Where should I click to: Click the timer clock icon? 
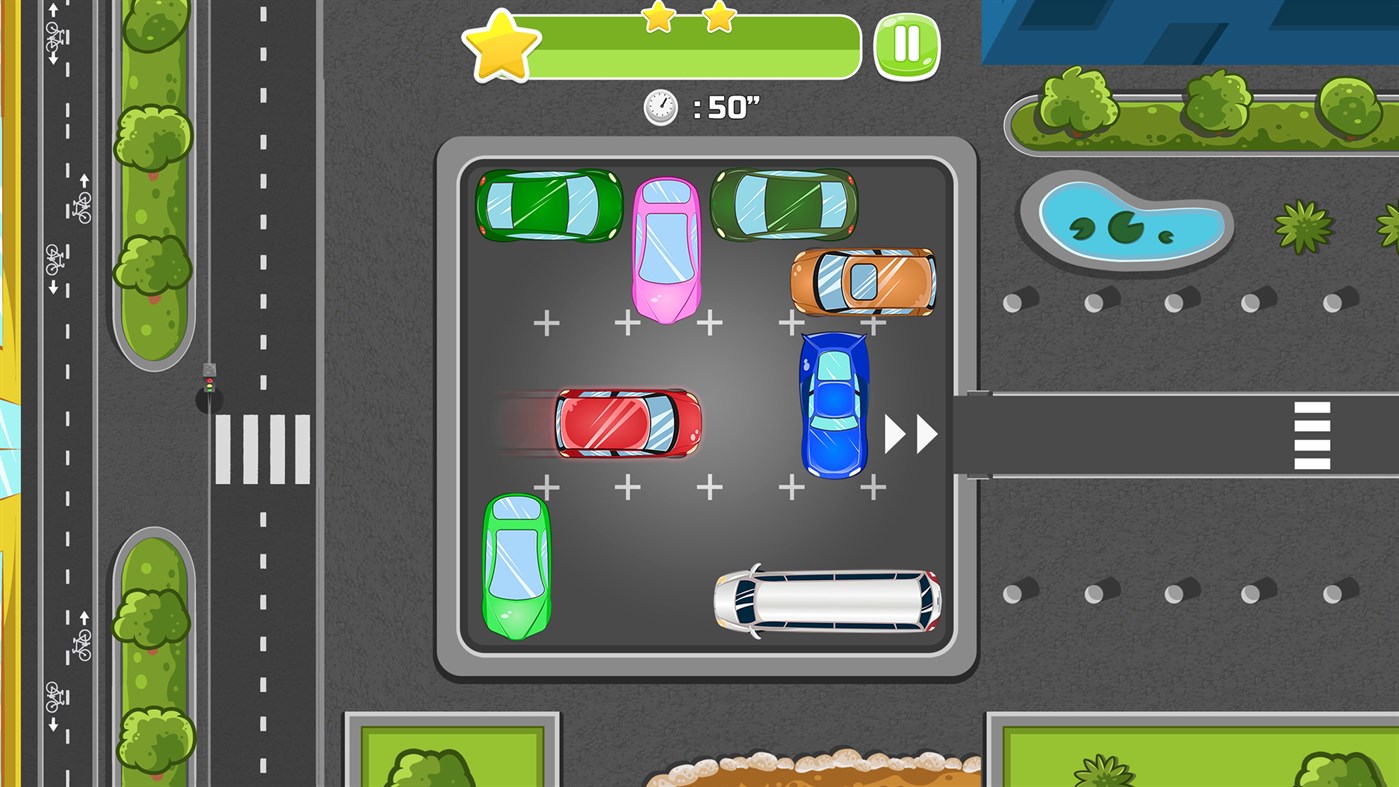coord(658,106)
